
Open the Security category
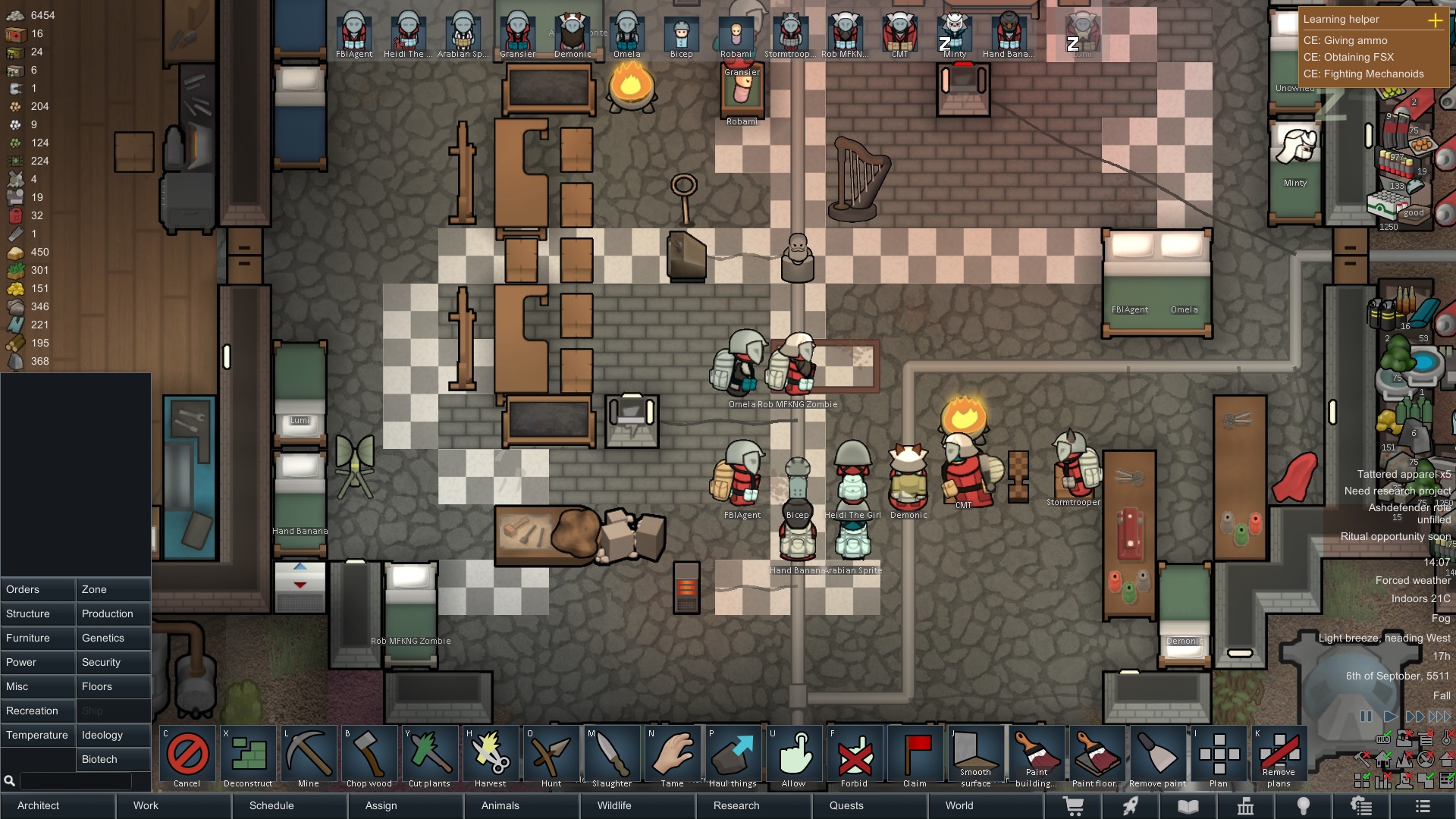click(x=113, y=662)
